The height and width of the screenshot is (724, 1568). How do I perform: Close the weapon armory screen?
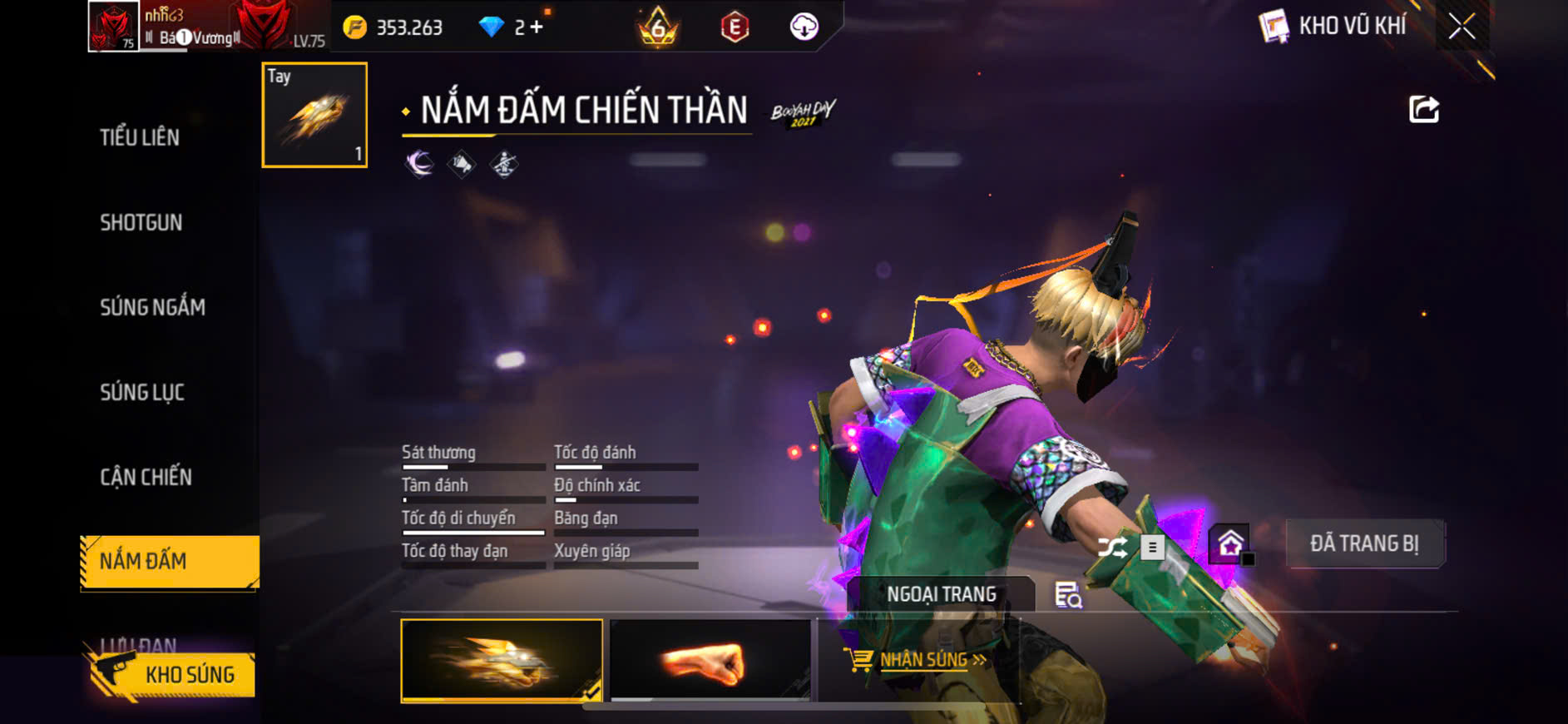(1462, 27)
